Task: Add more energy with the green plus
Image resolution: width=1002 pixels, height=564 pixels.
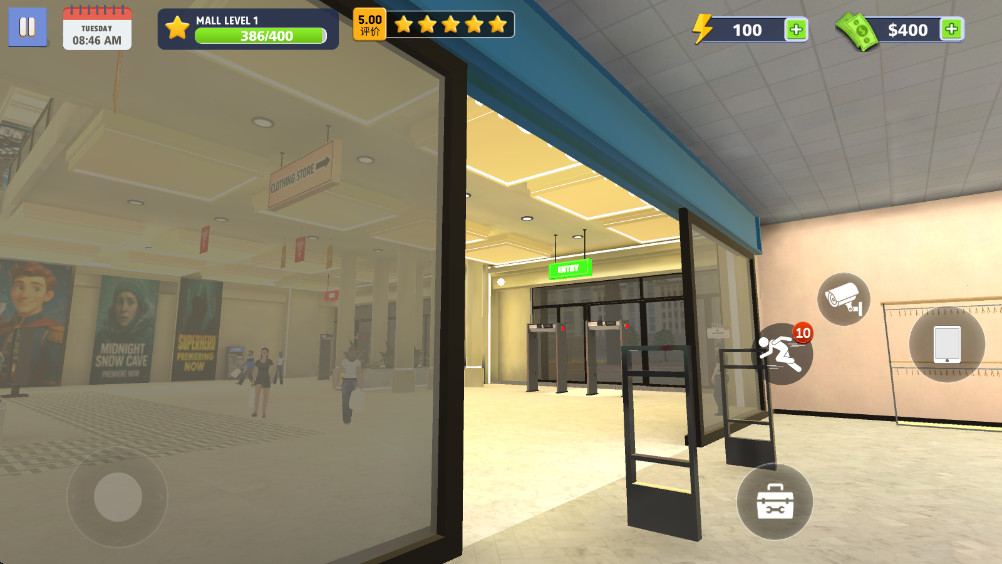Action: point(796,30)
